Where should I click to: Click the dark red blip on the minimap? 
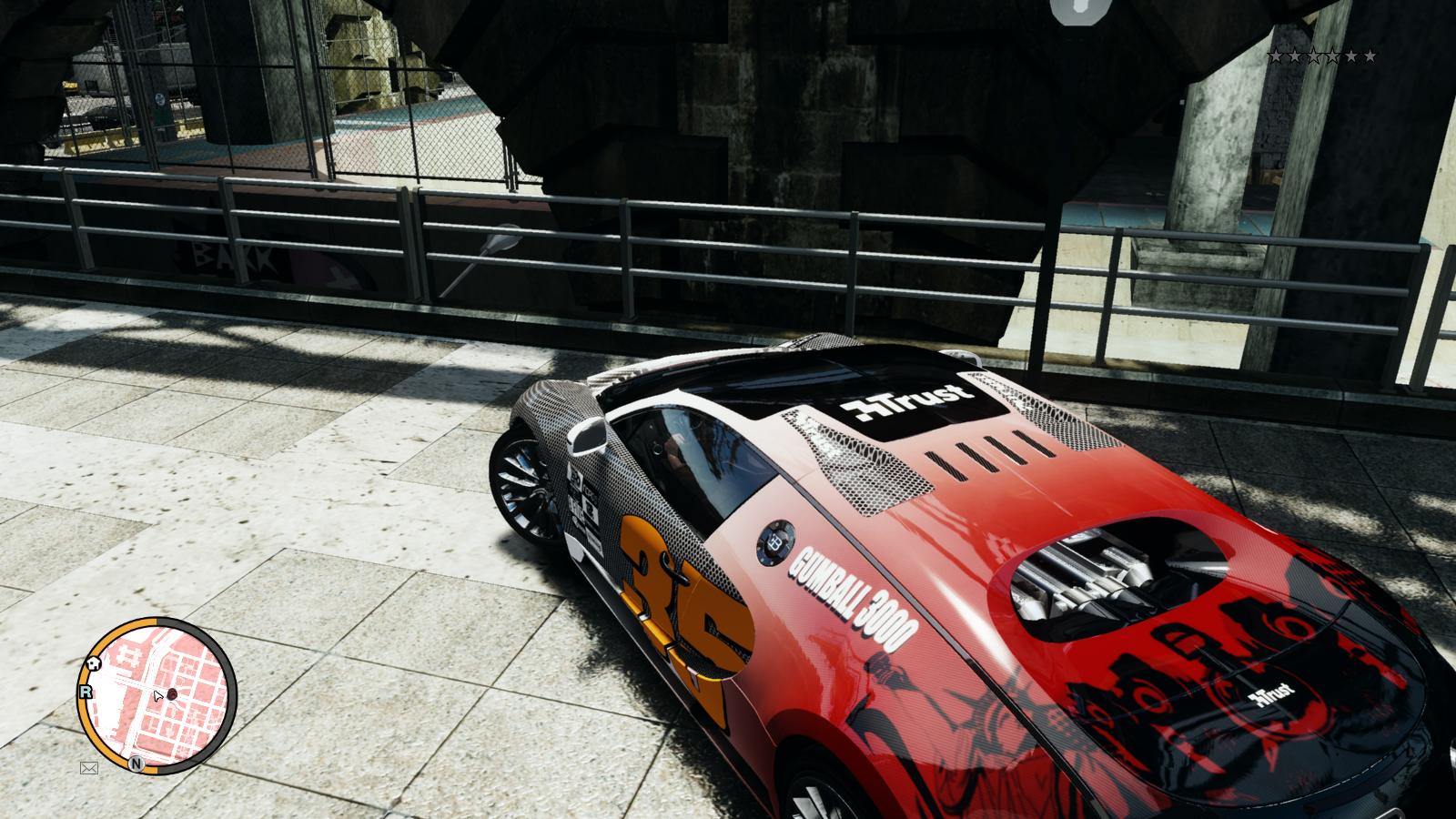point(172,695)
